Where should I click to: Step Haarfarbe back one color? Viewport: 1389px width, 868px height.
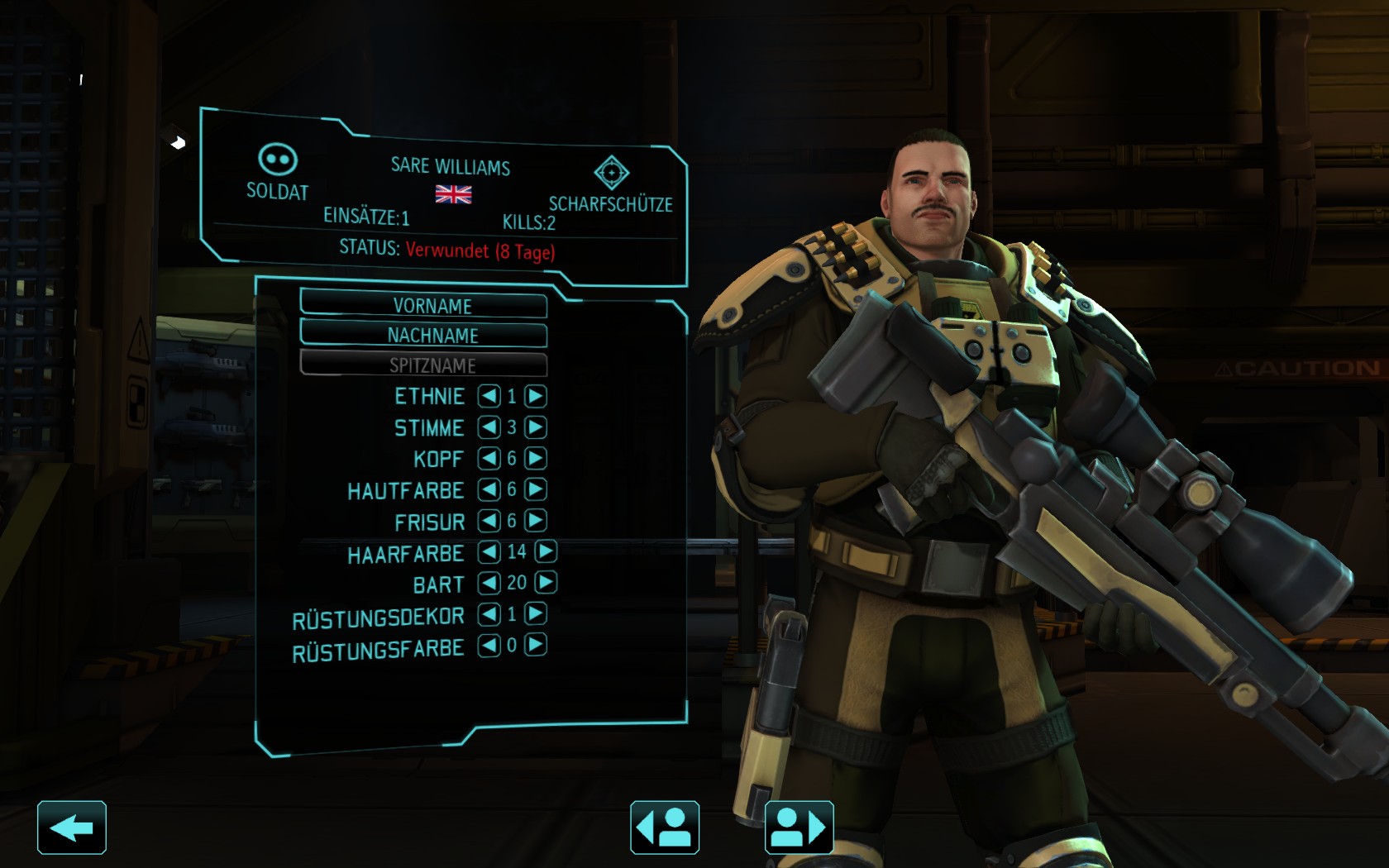click(489, 551)
